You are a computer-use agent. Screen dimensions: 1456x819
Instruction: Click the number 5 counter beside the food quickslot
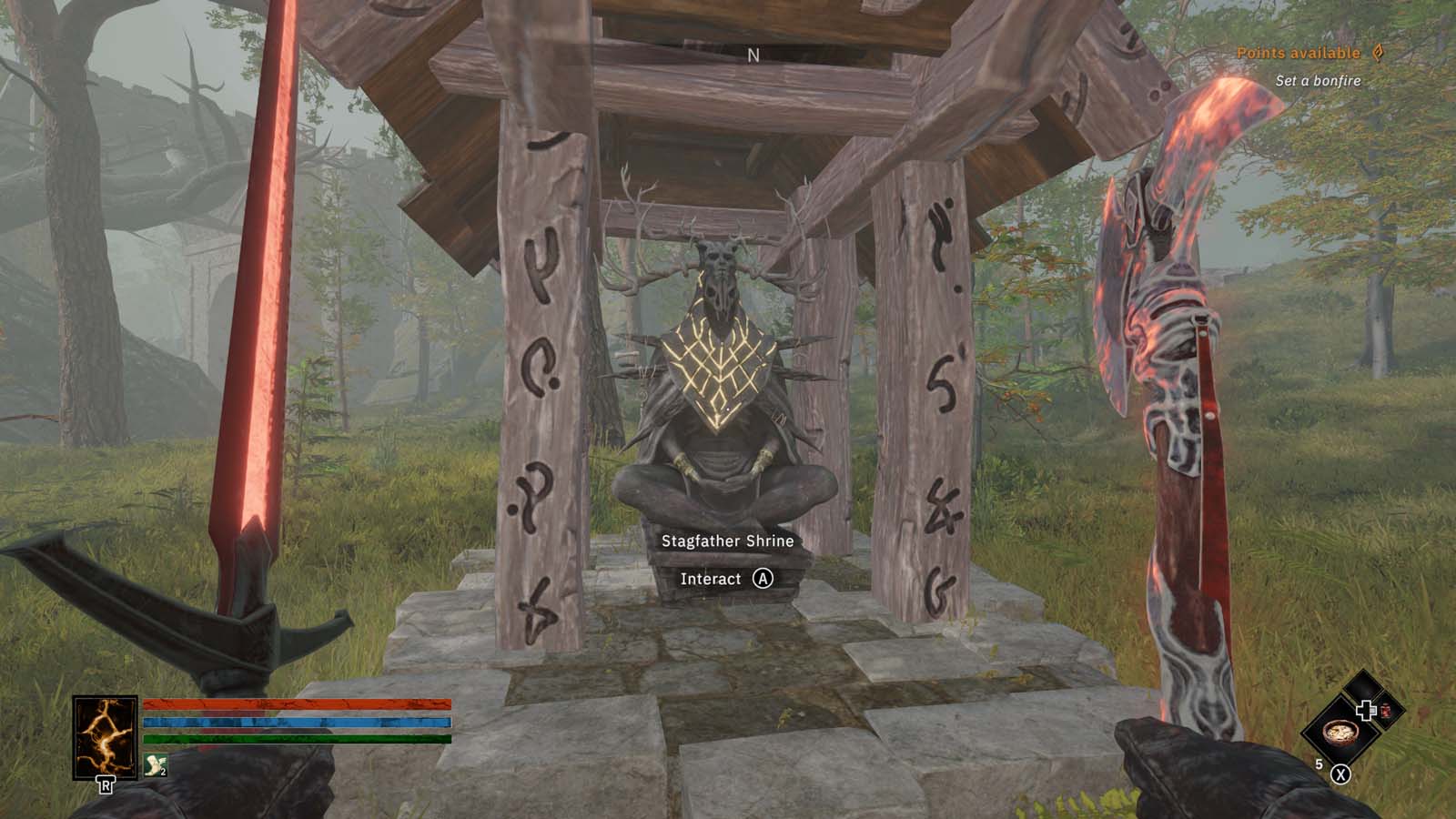(1319, 763)
